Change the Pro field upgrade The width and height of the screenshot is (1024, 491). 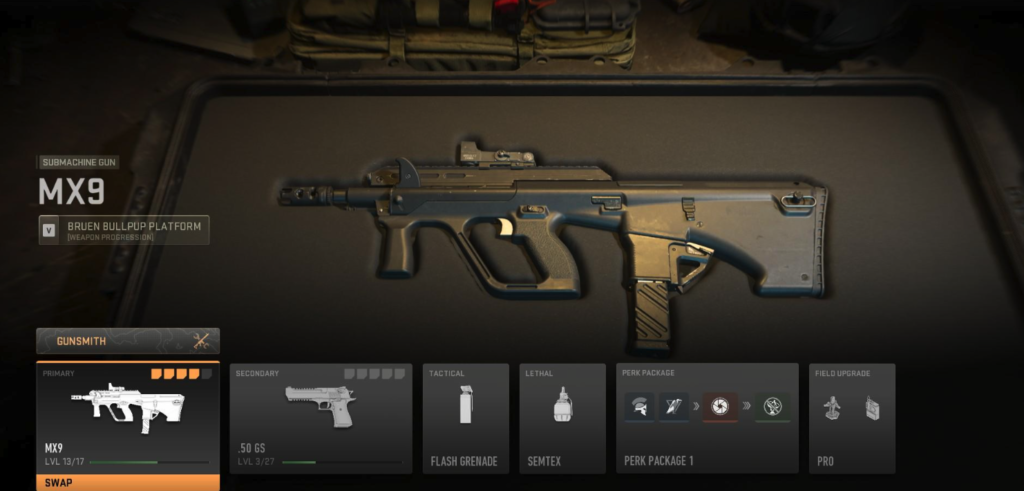[x=852, y=417]
